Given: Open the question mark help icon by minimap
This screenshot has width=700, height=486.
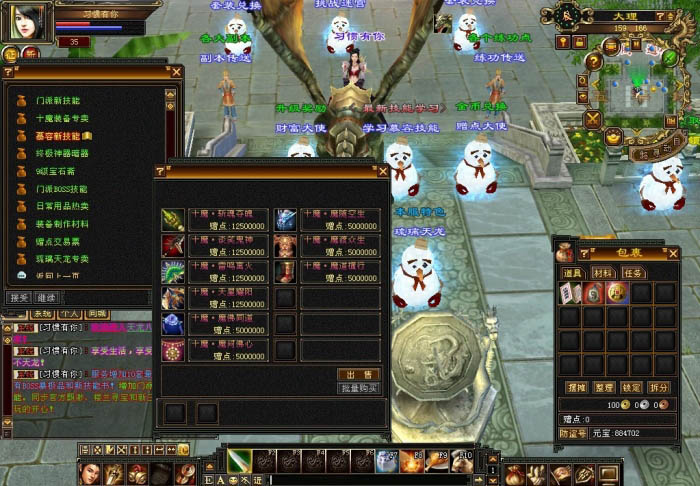Looking at the screenshot, I should click(x=594, y=62).
